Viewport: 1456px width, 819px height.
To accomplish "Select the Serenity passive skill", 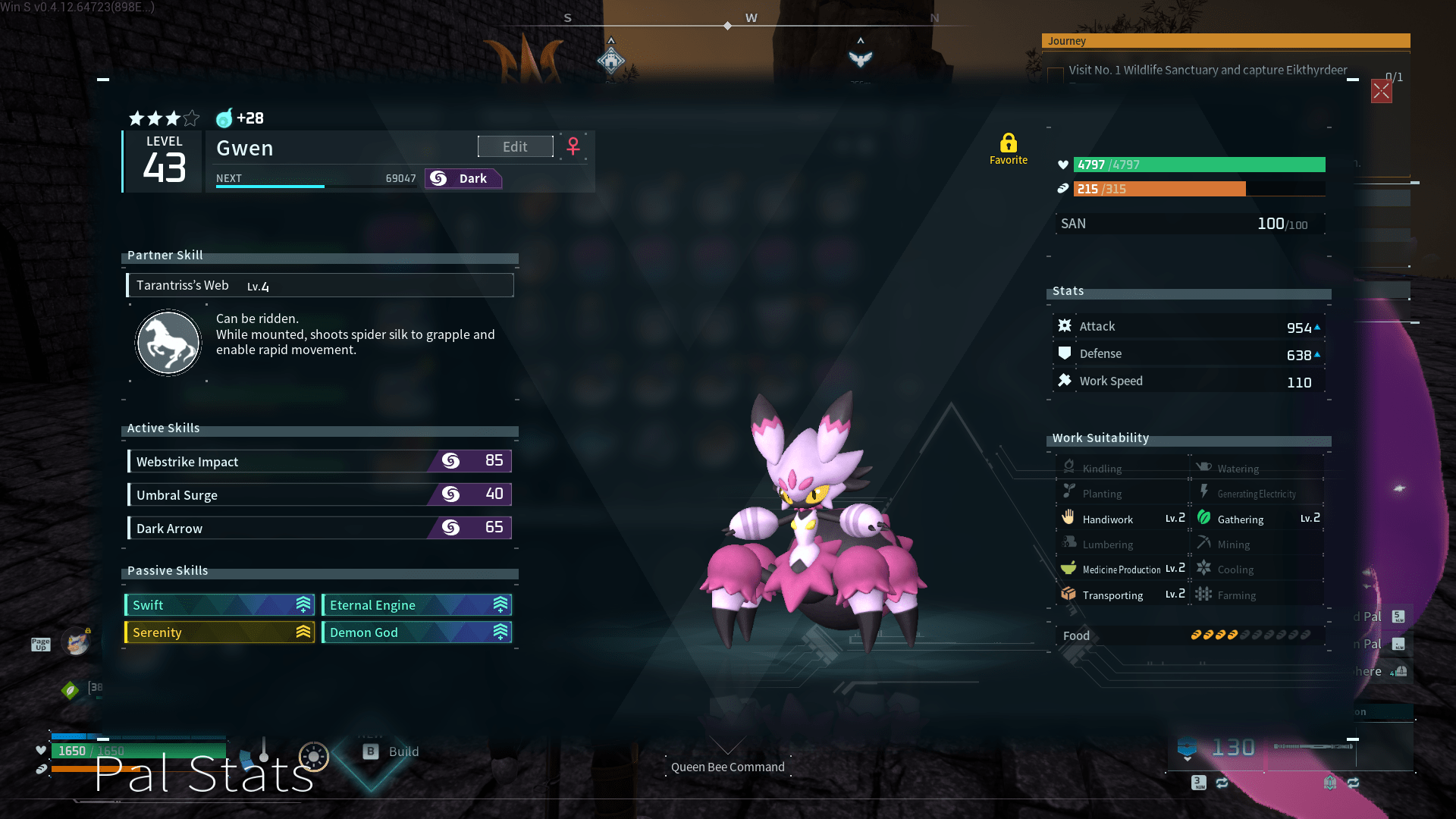I will (219, 632).
